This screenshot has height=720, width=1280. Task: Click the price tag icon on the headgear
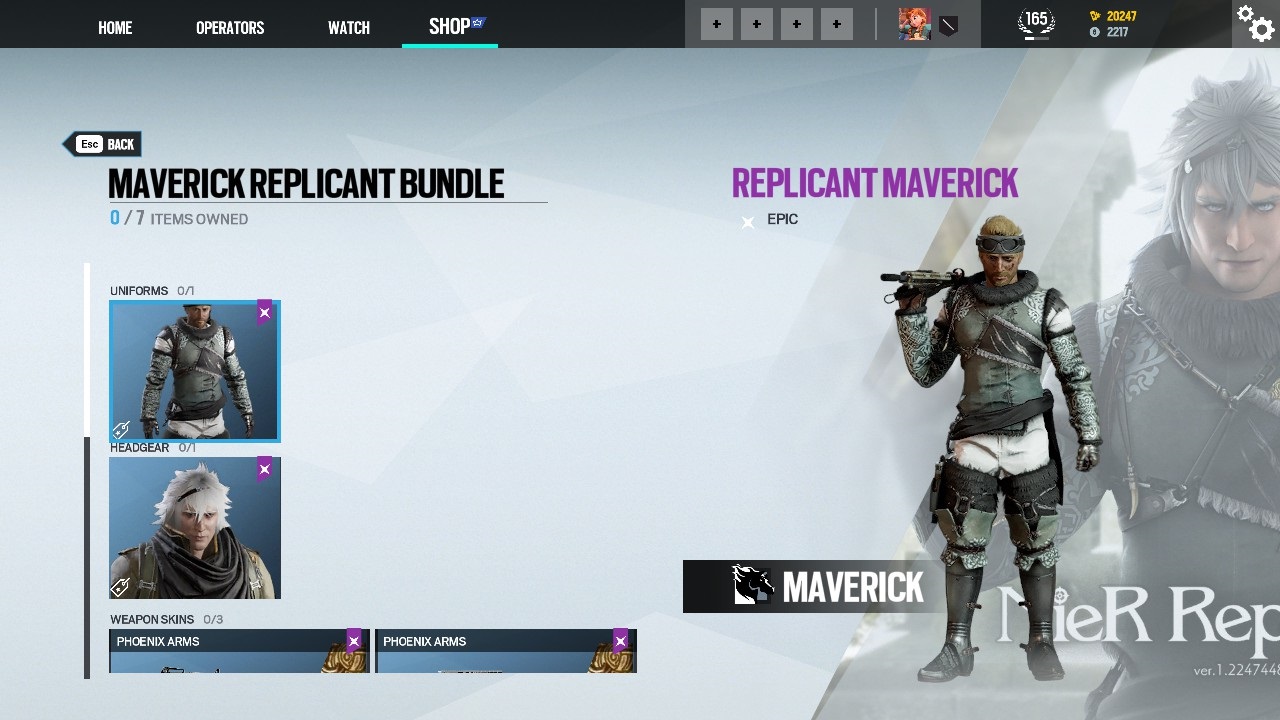(x=121, y=587)
